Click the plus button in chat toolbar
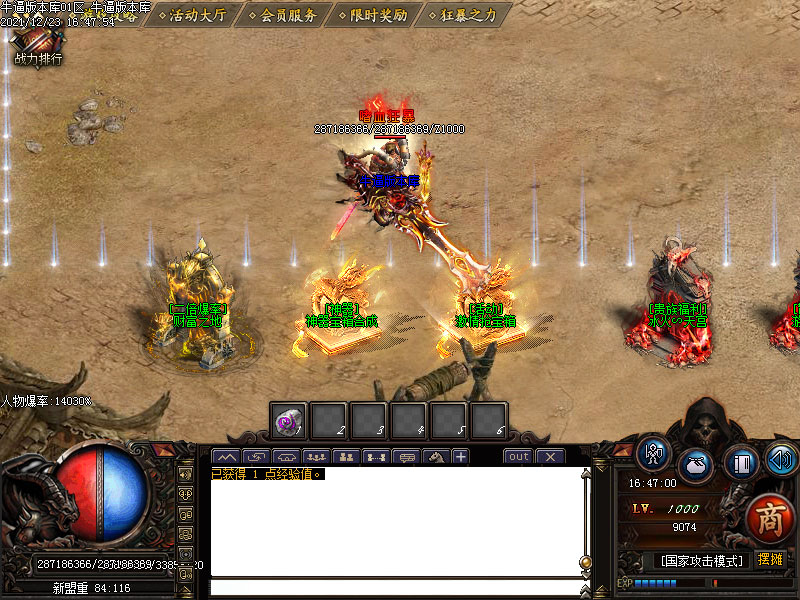Viewport: 800px width, 600px height. [460, 457]
